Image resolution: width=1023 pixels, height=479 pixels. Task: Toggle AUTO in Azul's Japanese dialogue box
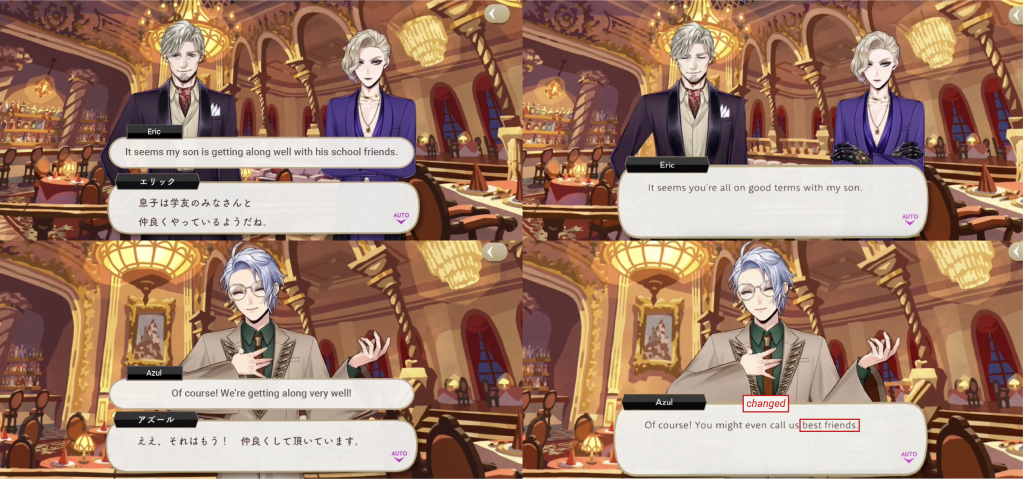401,455
